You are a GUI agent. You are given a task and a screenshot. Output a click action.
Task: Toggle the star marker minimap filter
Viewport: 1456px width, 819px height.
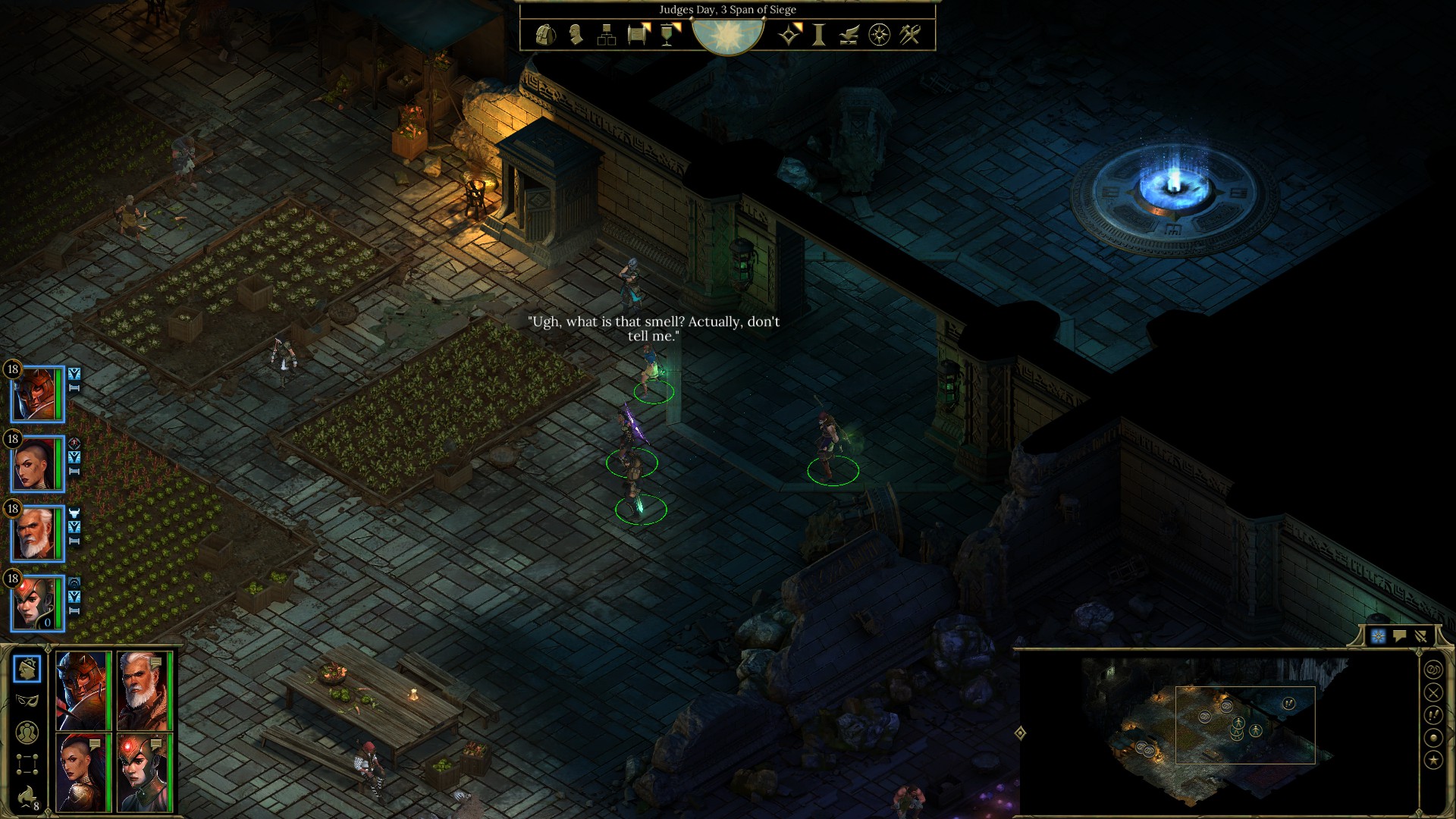[1433, 760]
